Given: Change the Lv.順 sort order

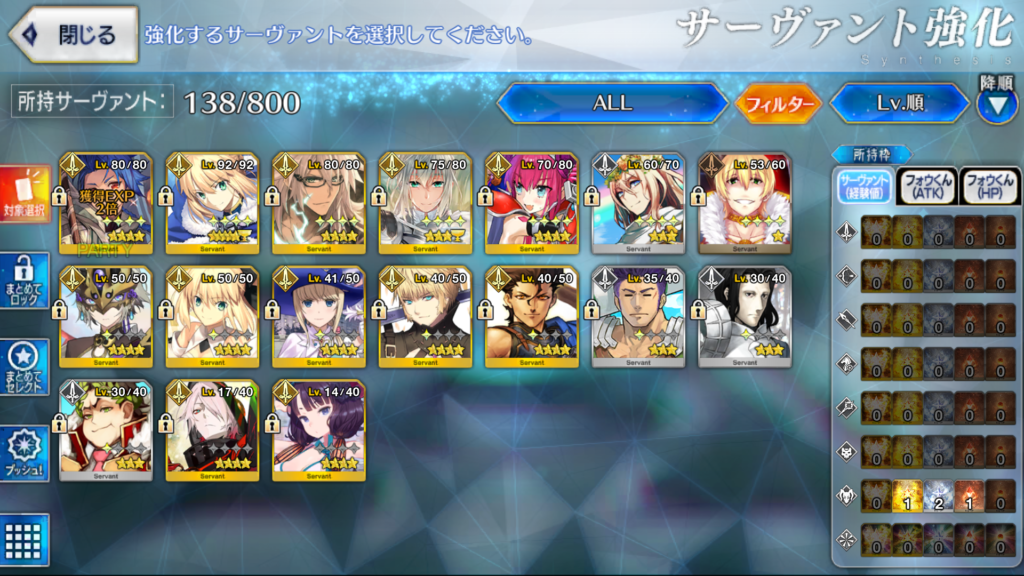Looking at the screenshot, I should 898,103.
